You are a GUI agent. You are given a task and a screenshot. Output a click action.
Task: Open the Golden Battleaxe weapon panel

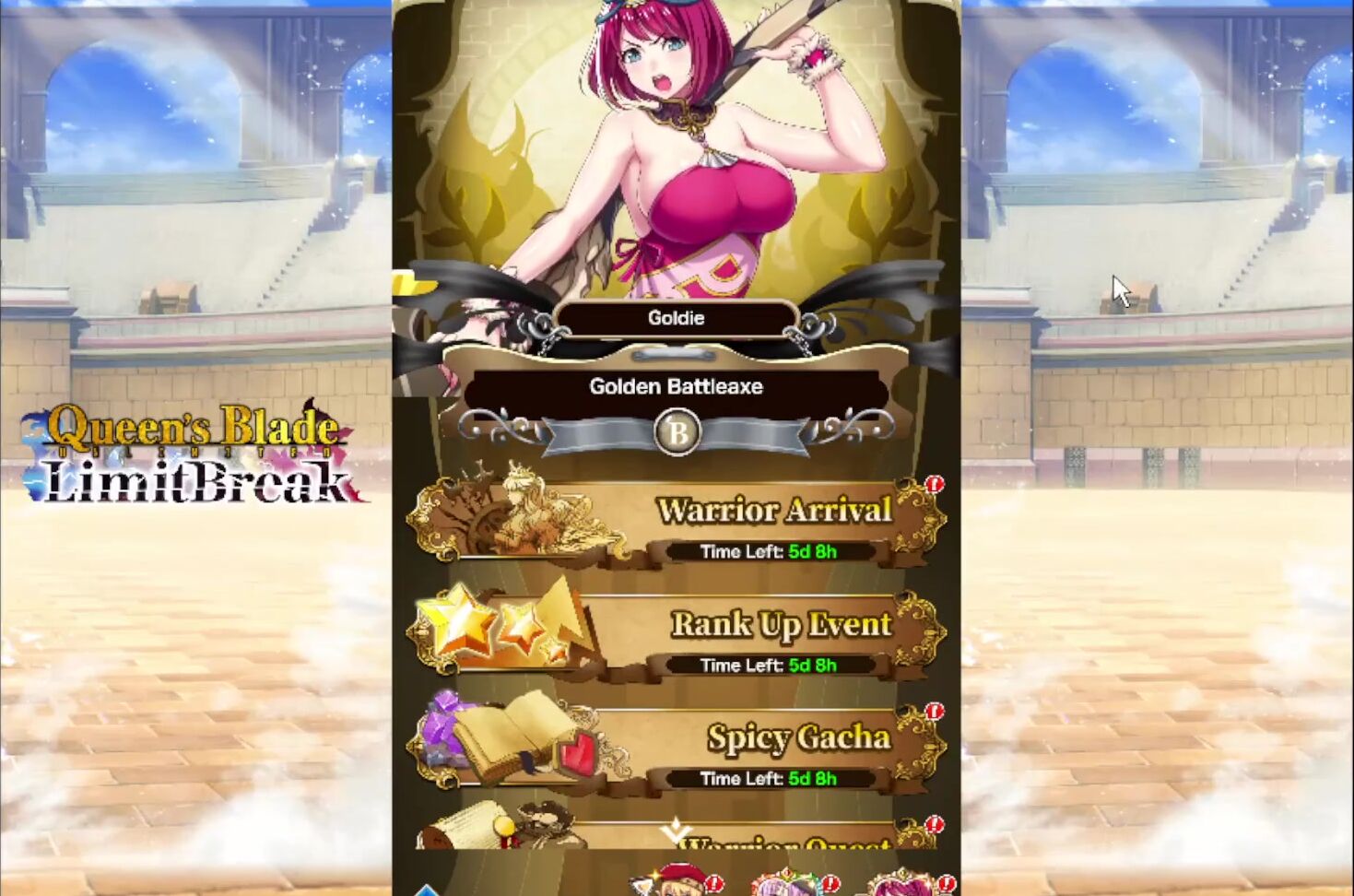tap(676, 387)
